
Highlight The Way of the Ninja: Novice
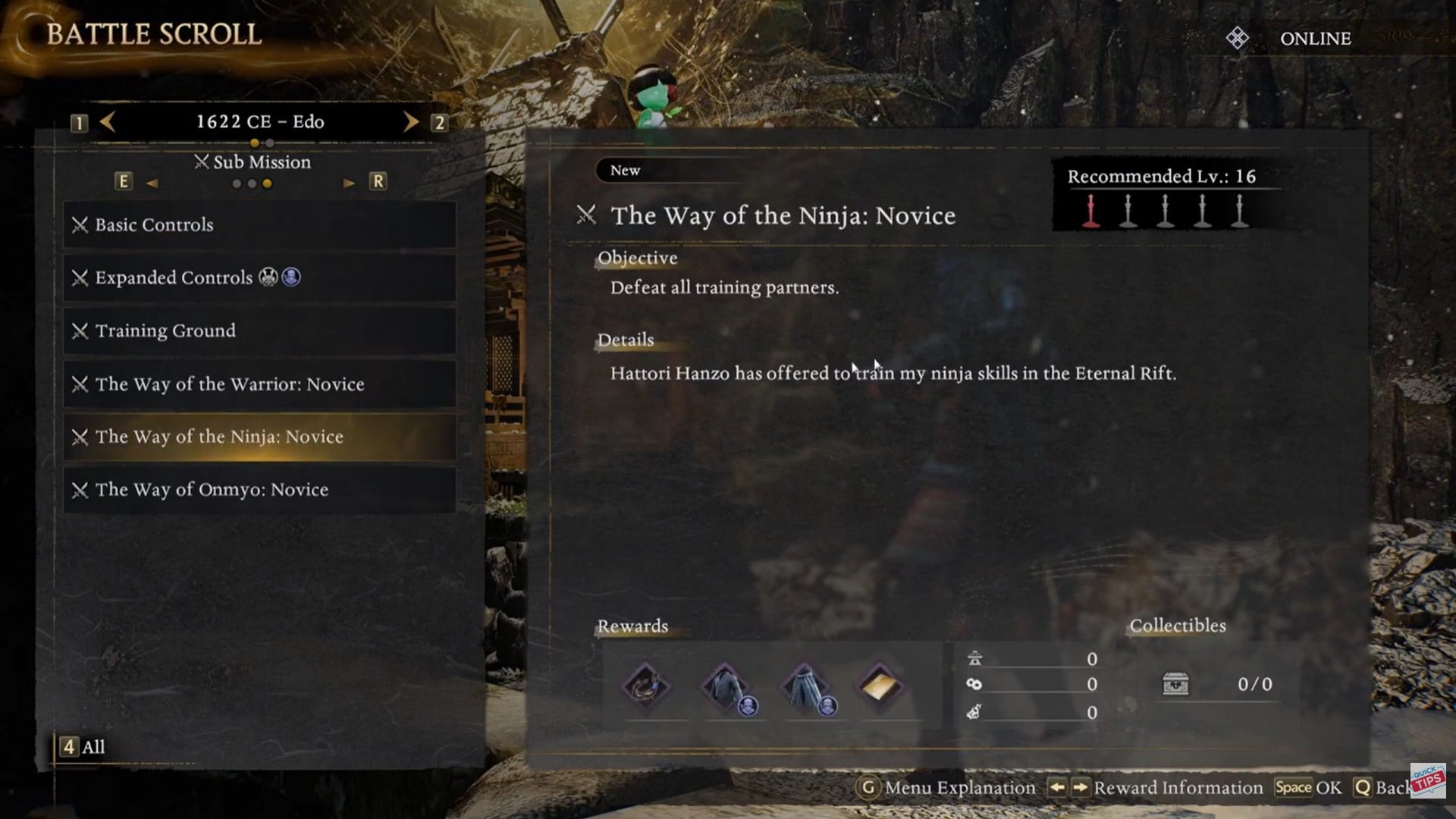(259, 438)
